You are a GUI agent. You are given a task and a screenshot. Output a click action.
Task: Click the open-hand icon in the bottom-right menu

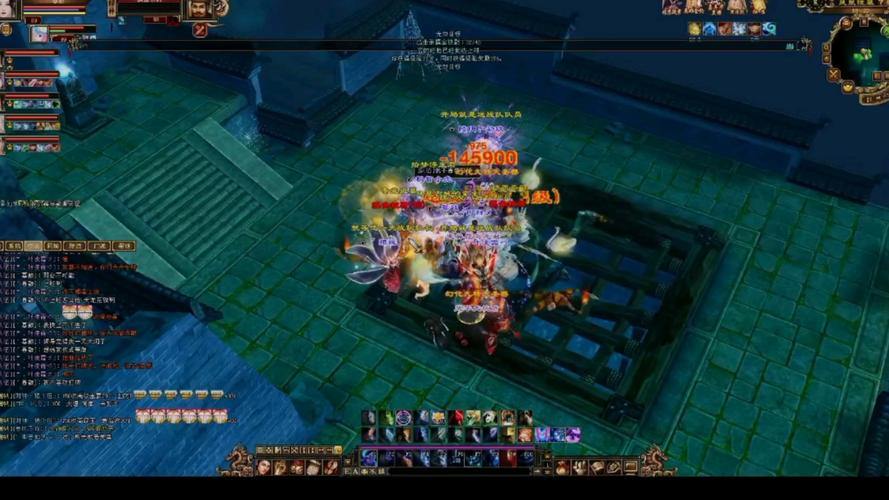(x=580, y=467)
